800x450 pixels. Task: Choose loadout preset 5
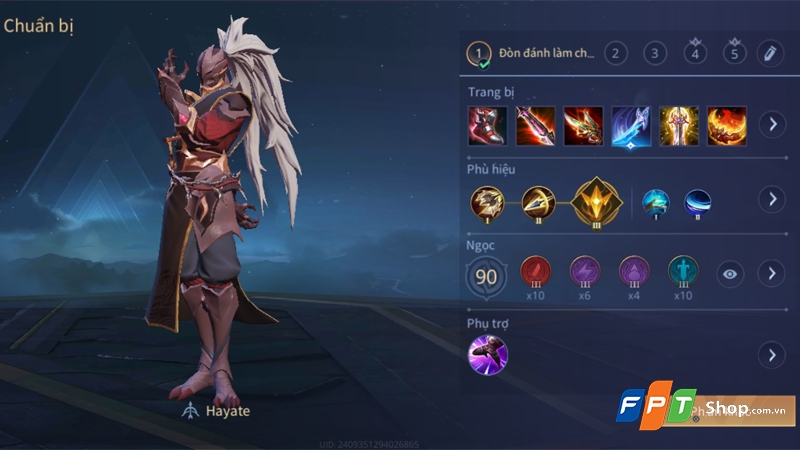(735, 54)
